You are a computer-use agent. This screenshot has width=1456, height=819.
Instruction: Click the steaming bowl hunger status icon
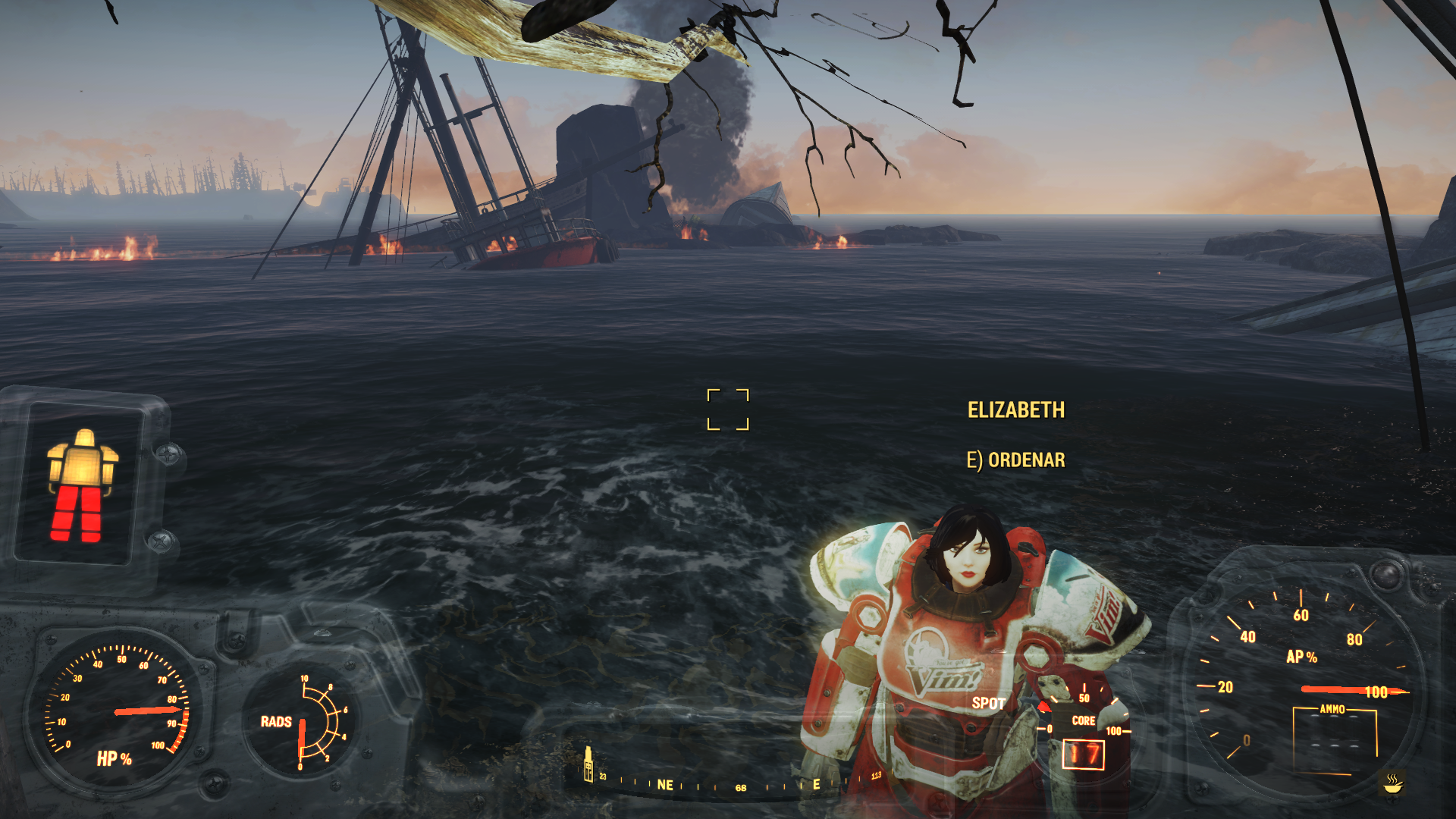tap(1392, 783)
